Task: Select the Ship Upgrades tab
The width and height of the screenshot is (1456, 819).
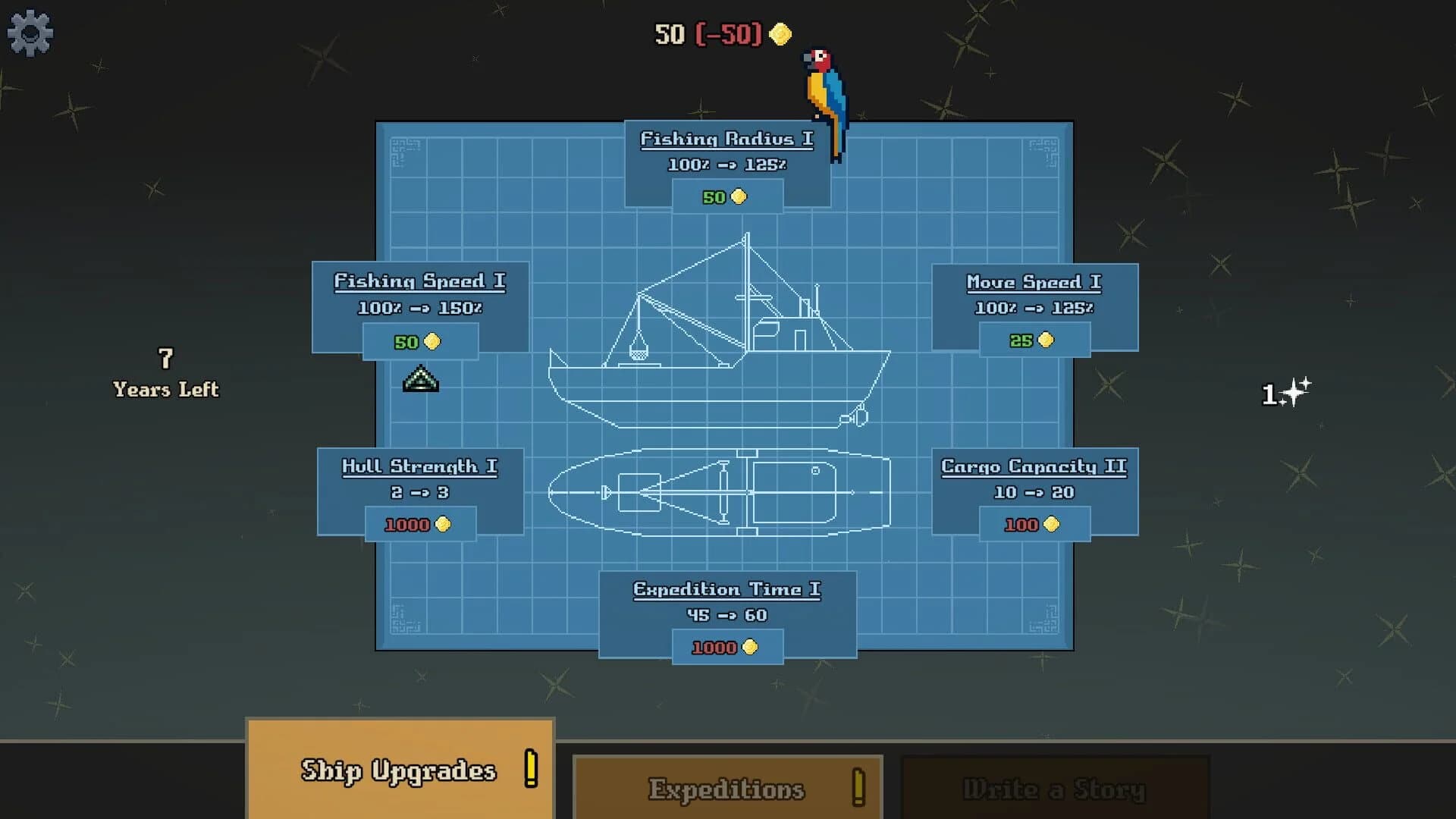Action: pos(399,770)
